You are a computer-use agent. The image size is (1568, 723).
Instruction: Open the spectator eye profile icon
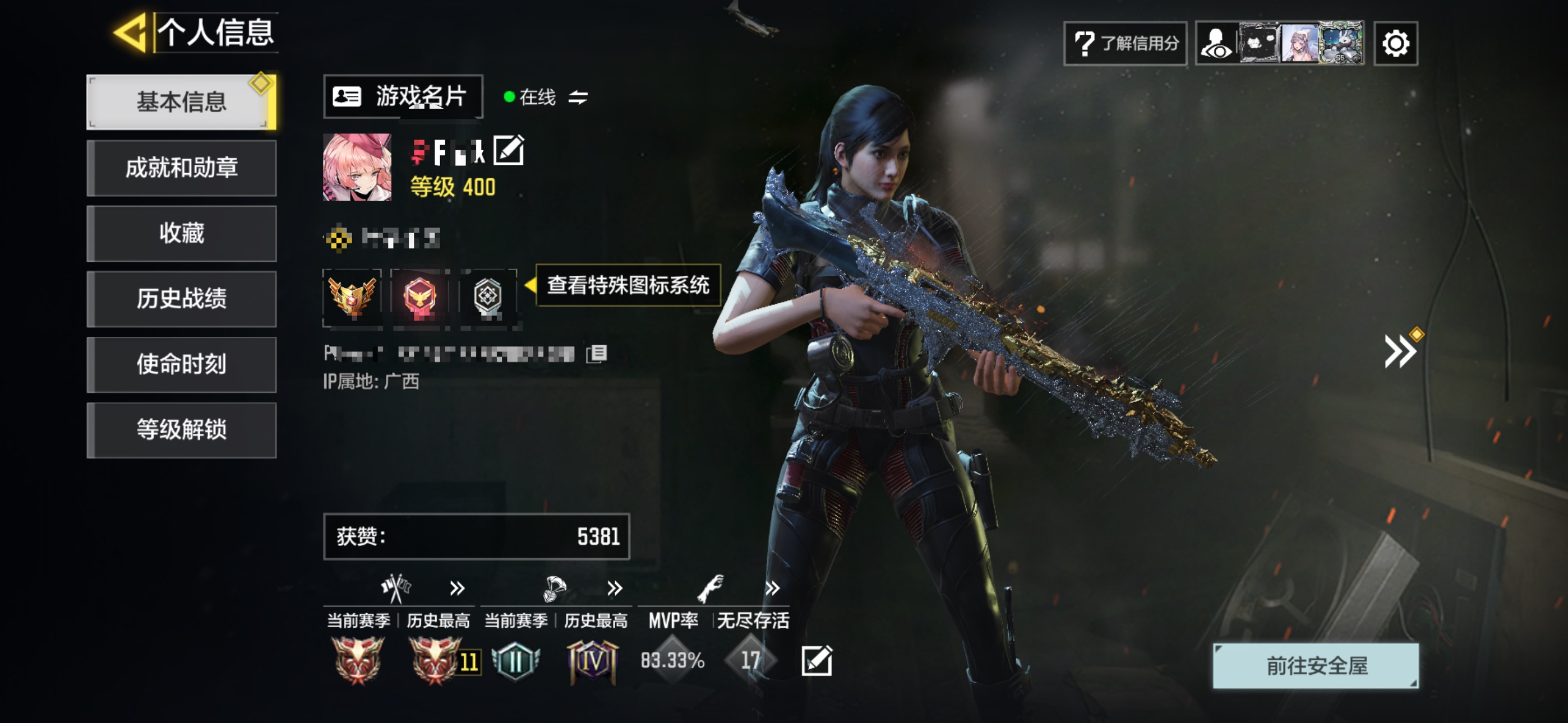1216,43
